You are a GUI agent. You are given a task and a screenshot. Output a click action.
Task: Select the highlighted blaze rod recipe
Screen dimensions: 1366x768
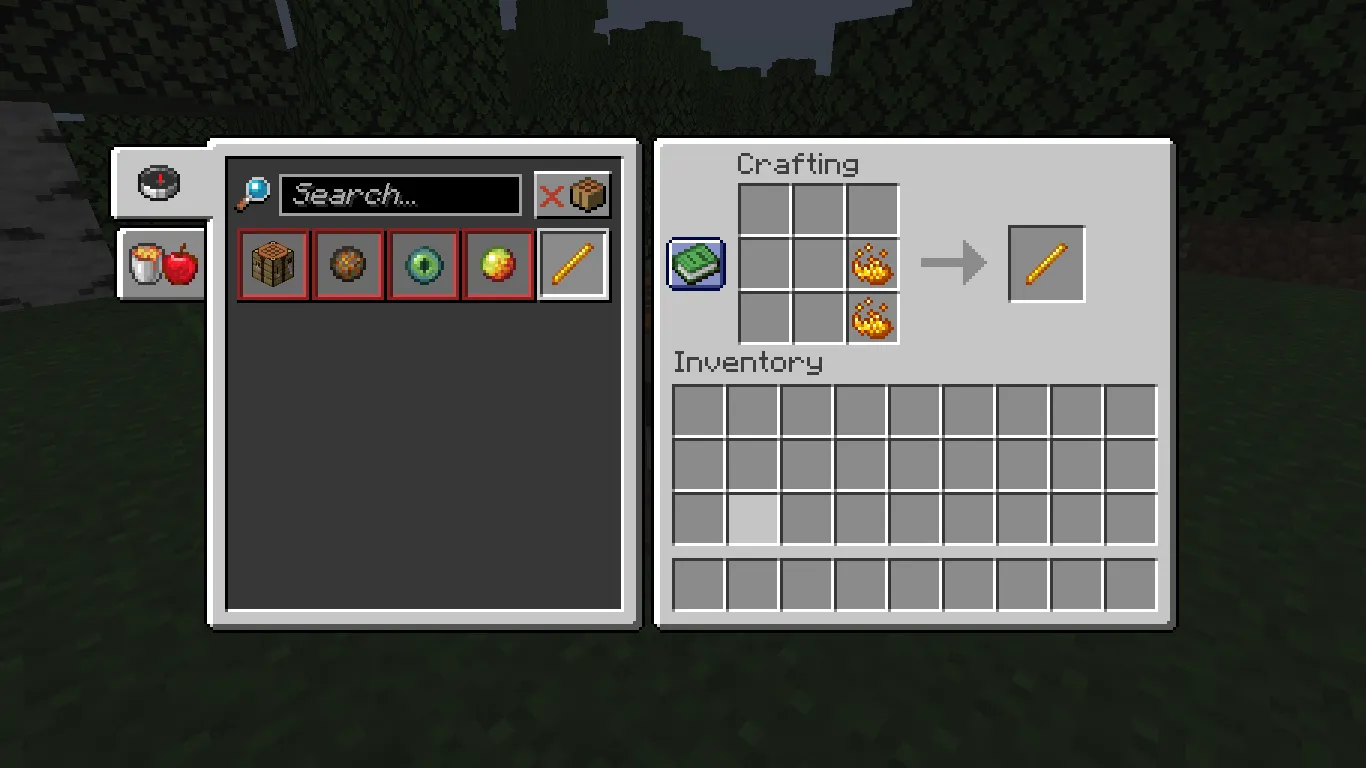tap(572, 264)
